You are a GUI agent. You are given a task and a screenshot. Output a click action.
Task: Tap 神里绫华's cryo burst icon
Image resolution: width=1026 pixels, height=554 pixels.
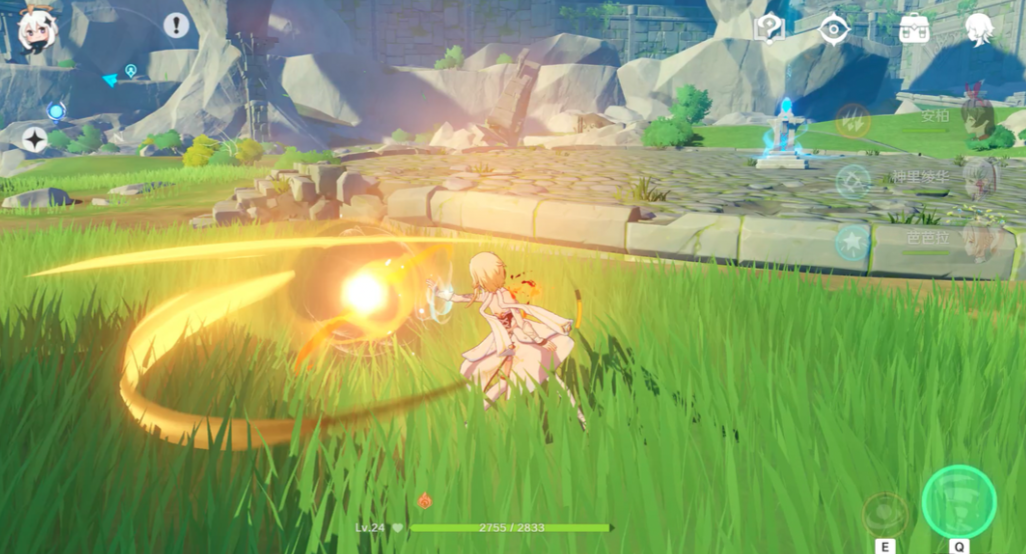[x=853, y=181]
